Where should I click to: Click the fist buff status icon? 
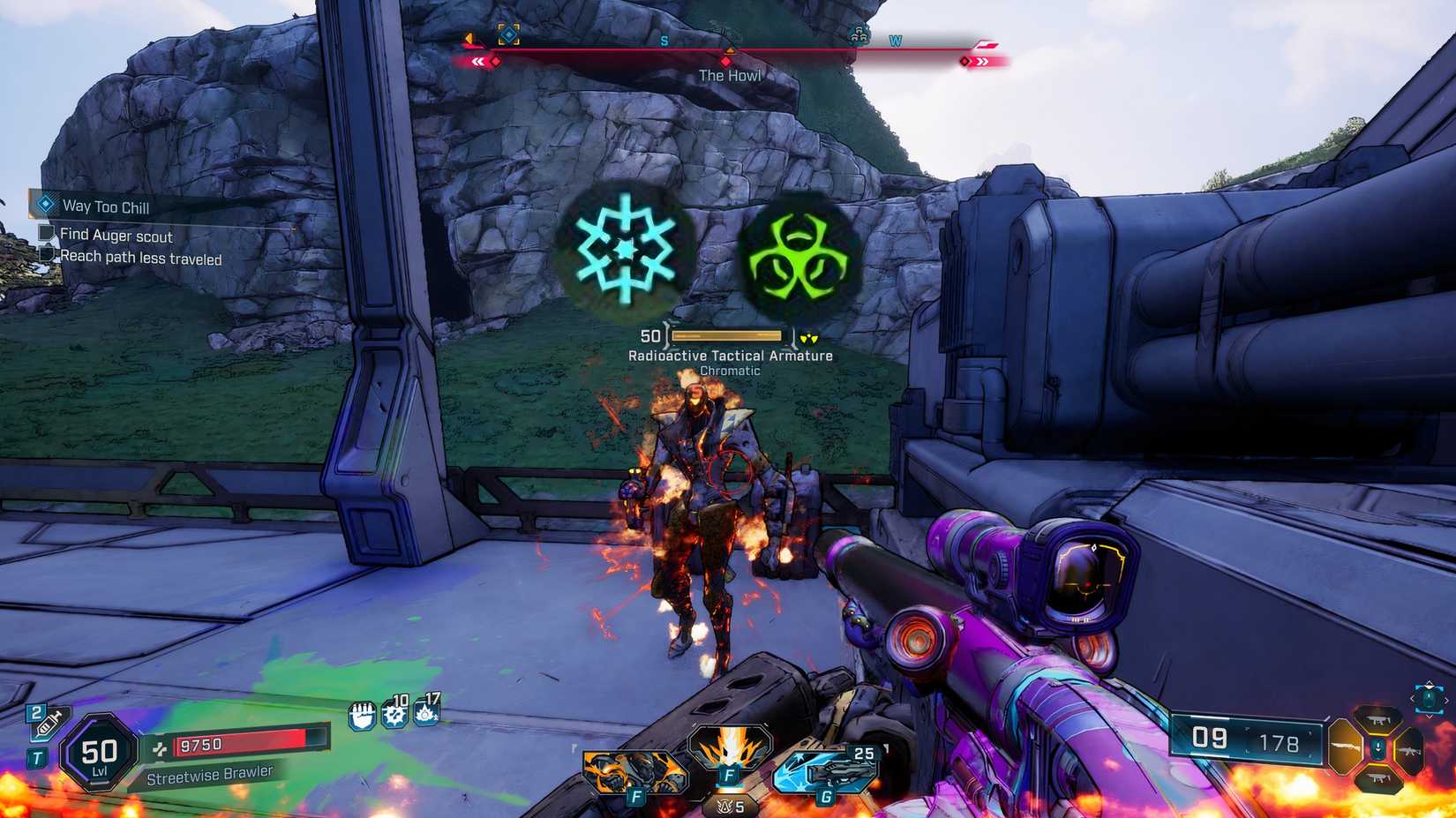click(x=362, y=716)
